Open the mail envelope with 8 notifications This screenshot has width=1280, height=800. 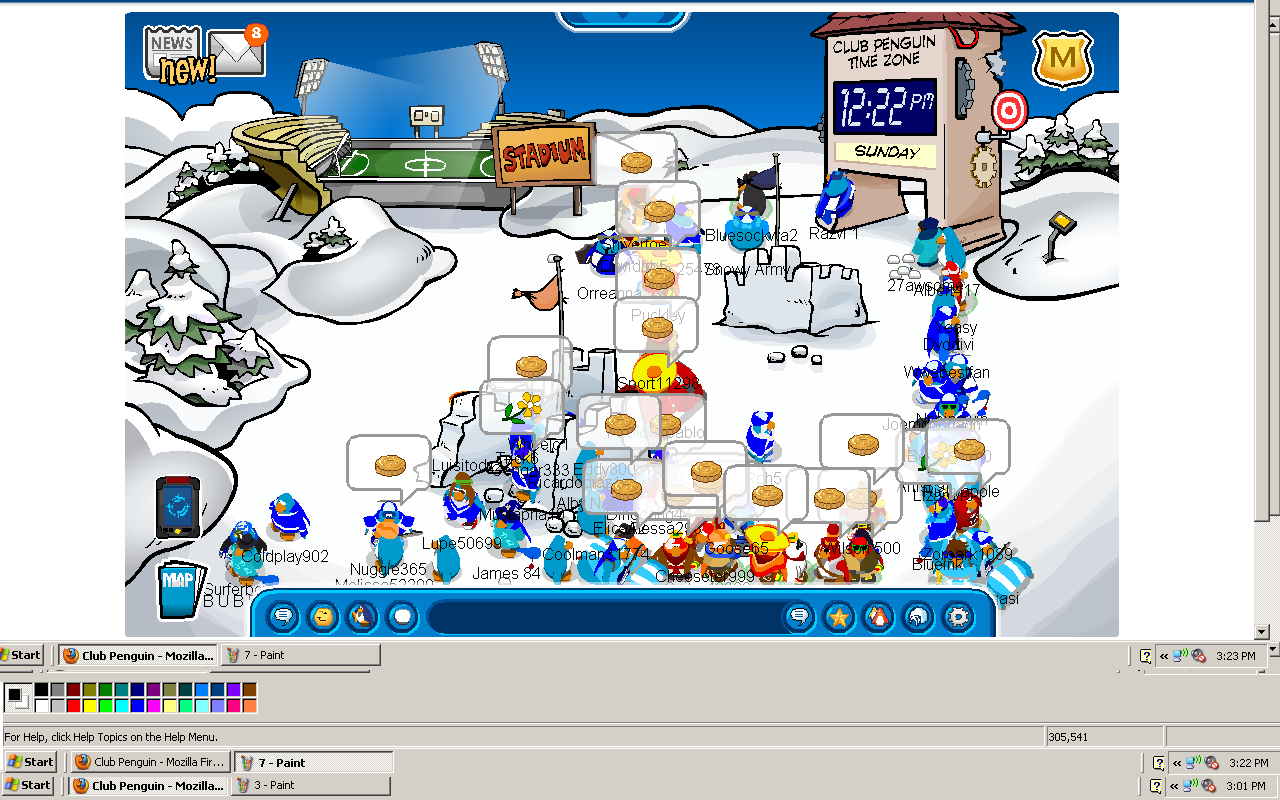tap(238, 54)
